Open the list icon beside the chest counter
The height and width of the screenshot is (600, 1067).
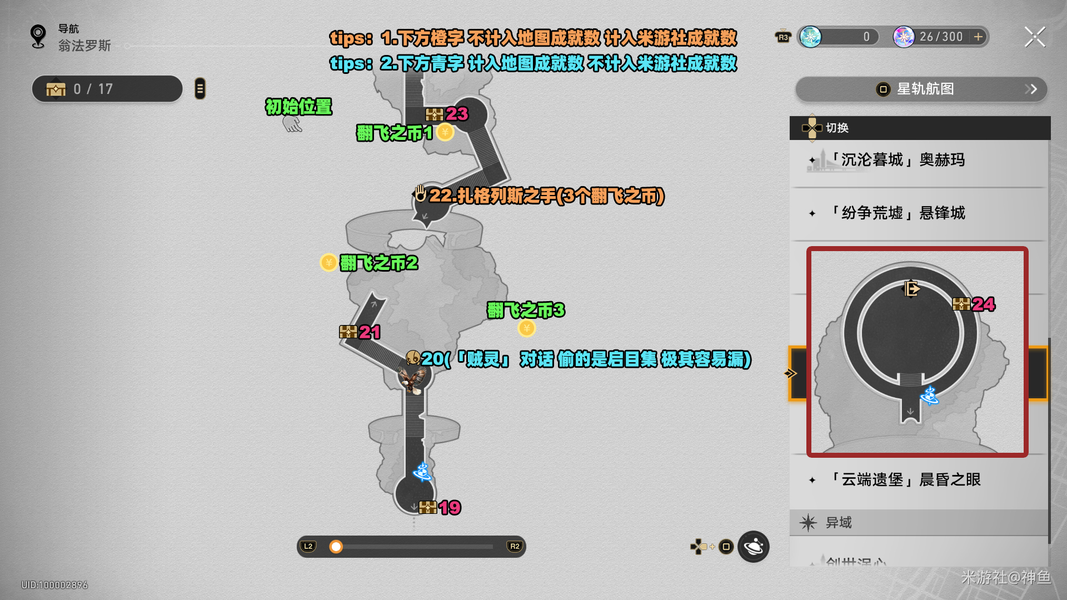pyautogui.click(x=200, y=89)
